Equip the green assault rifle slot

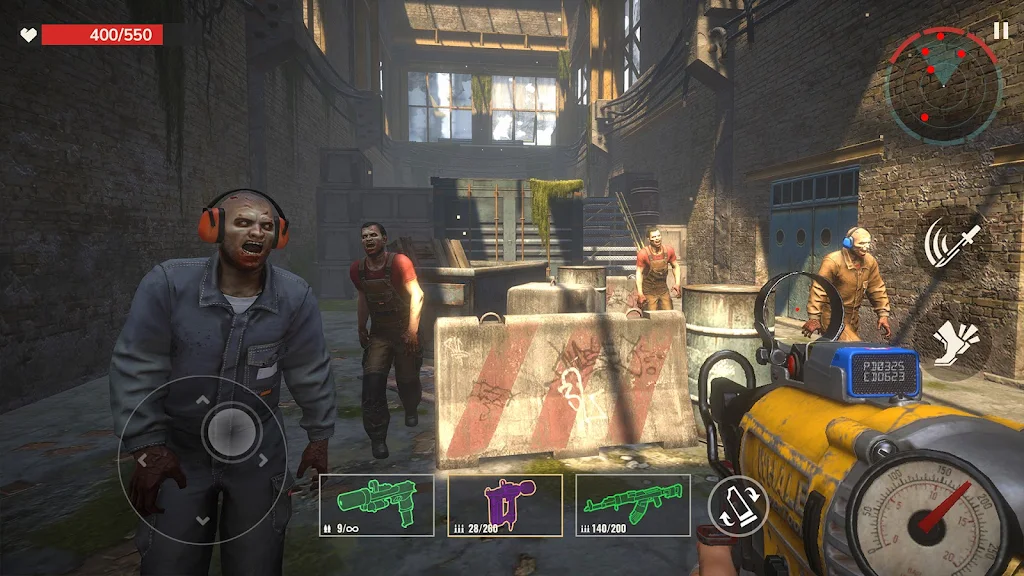click(633, 504)
